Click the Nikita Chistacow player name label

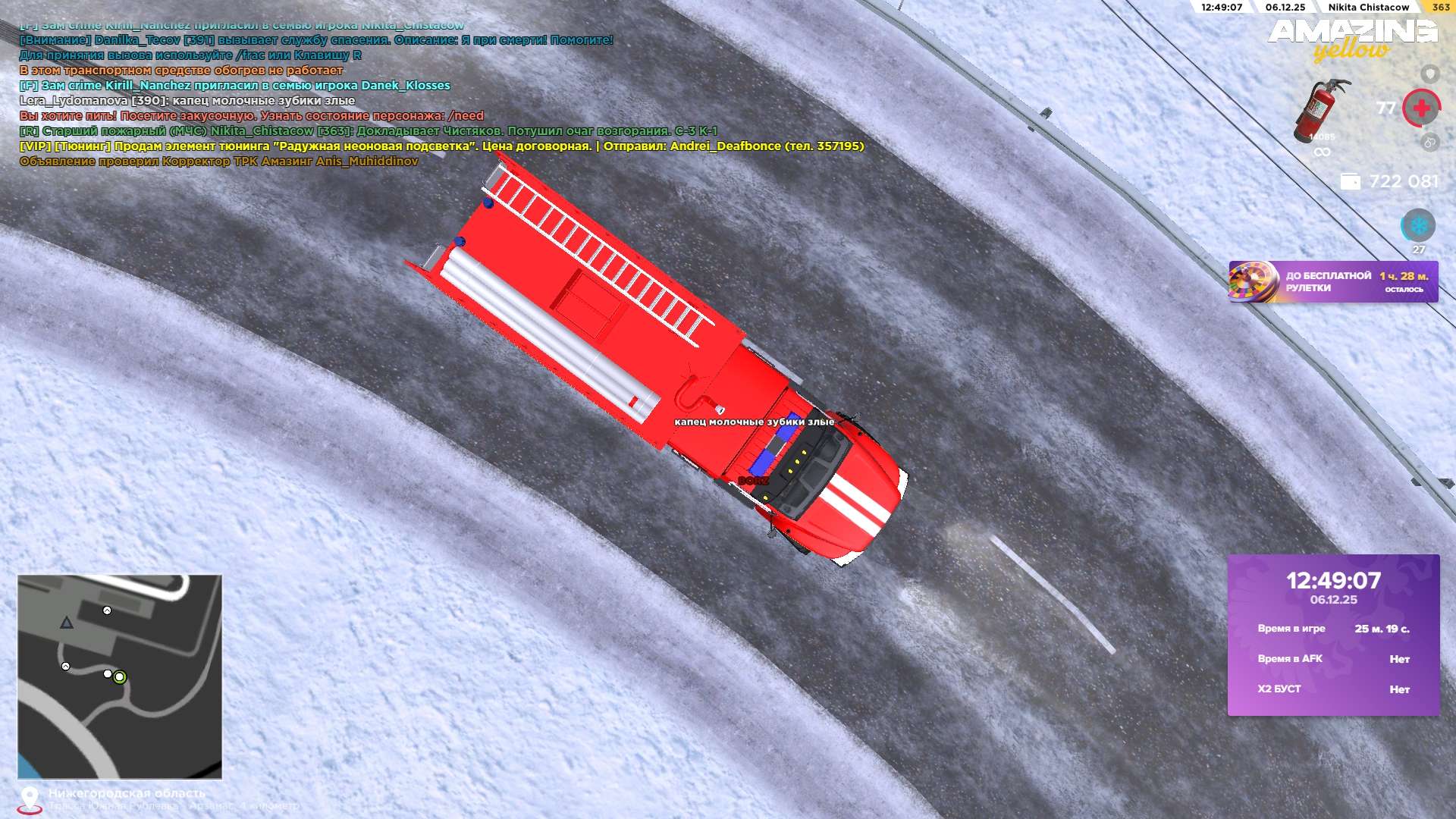[x=1368, y=8]
